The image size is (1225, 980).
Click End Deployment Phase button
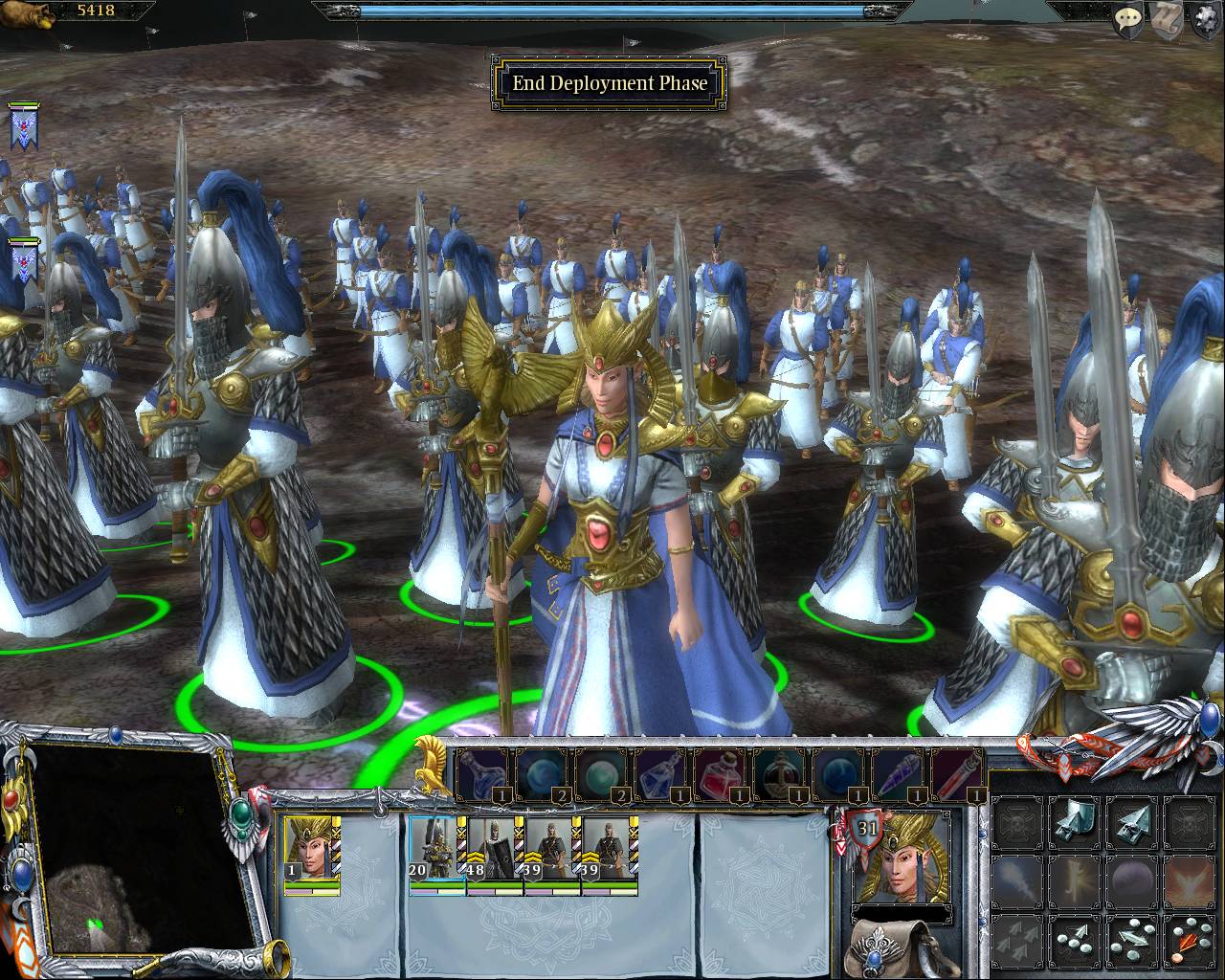point(610,83)
